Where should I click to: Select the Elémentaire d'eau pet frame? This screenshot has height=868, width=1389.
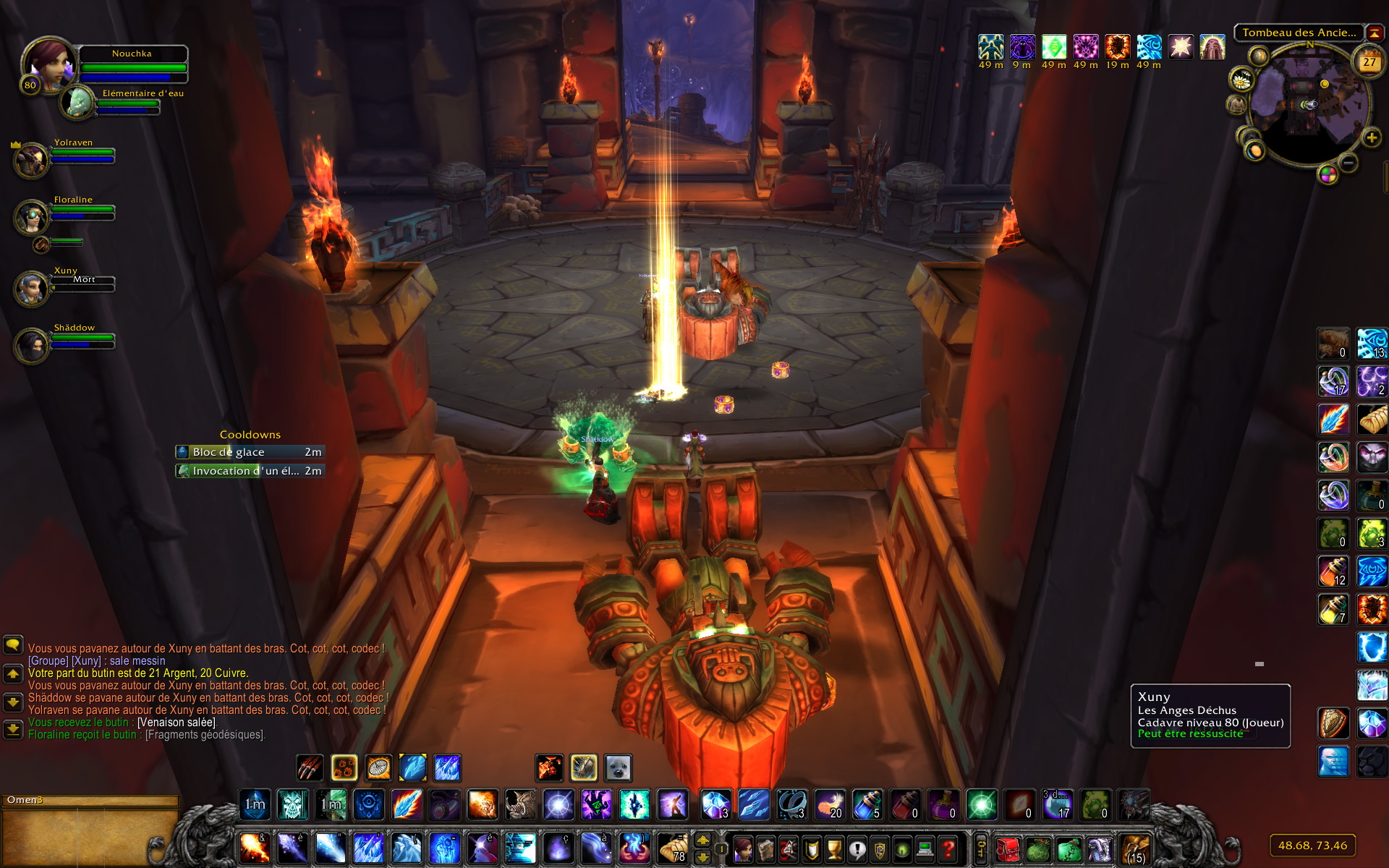click(x=77, y=103)
